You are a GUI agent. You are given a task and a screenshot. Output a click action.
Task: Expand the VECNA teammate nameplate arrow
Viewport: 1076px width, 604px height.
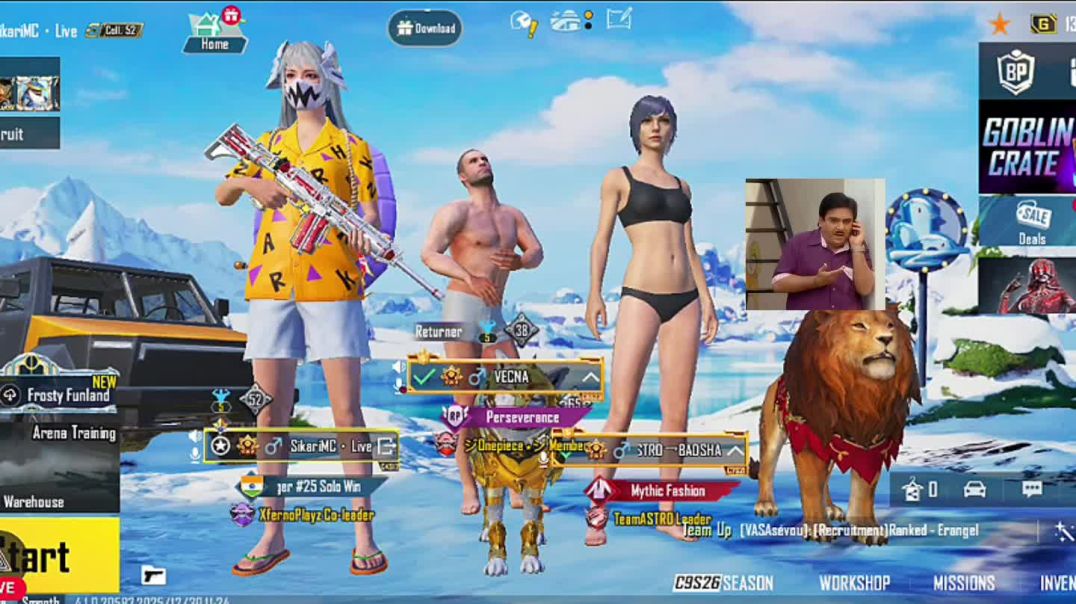(x=590, y=377)
